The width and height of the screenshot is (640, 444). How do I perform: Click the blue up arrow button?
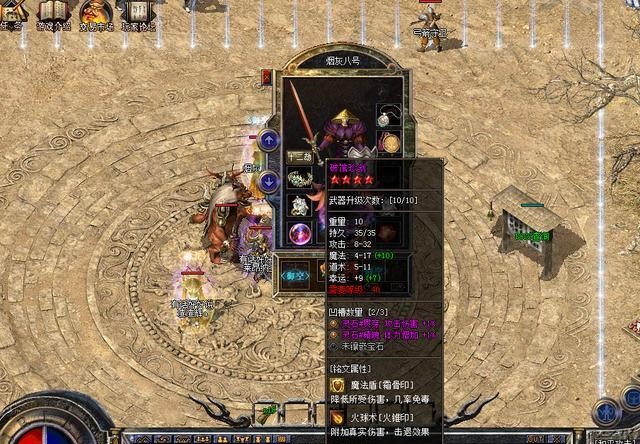click(268, 140)
